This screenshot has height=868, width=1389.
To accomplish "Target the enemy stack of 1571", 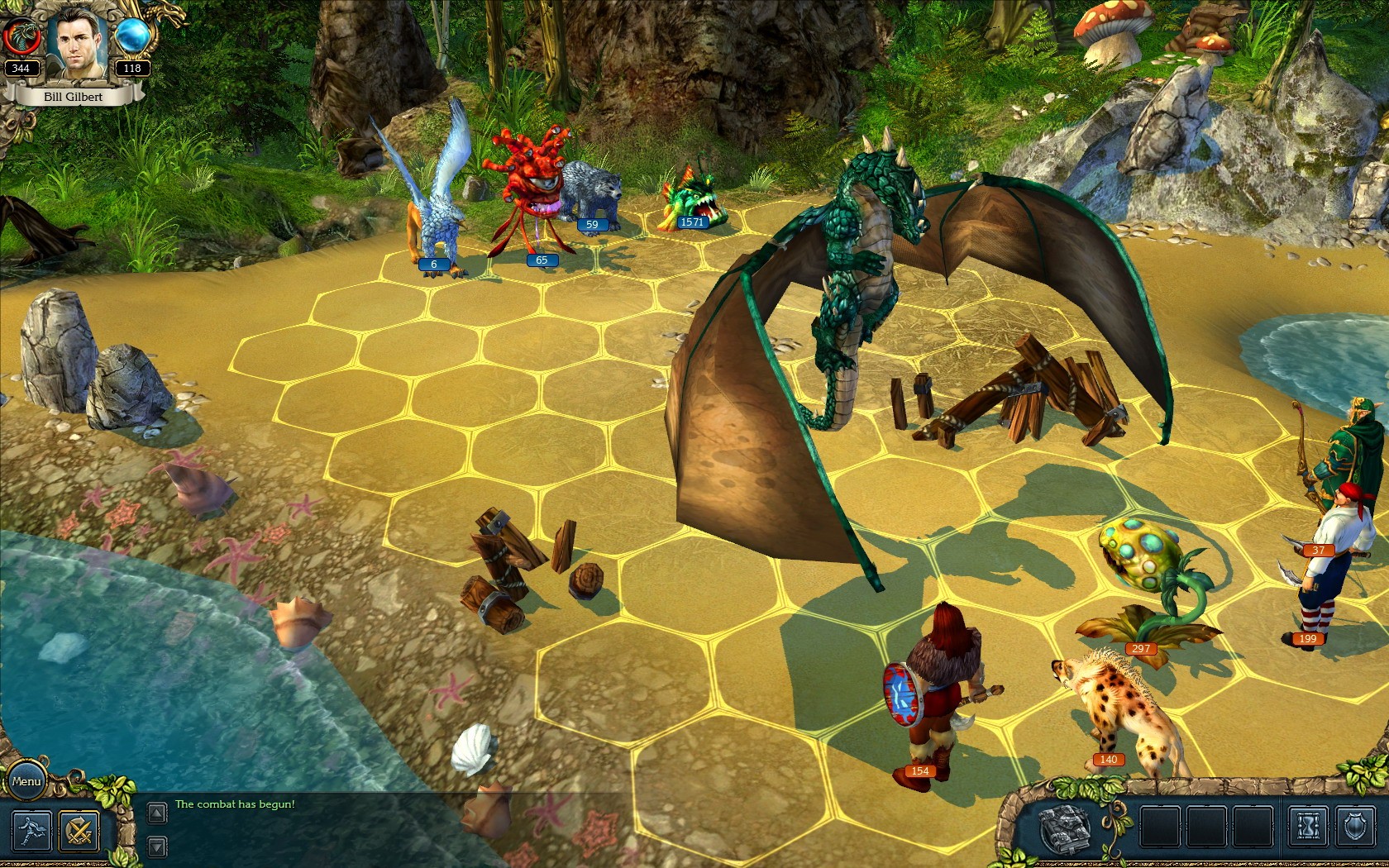I will (693, 203).
